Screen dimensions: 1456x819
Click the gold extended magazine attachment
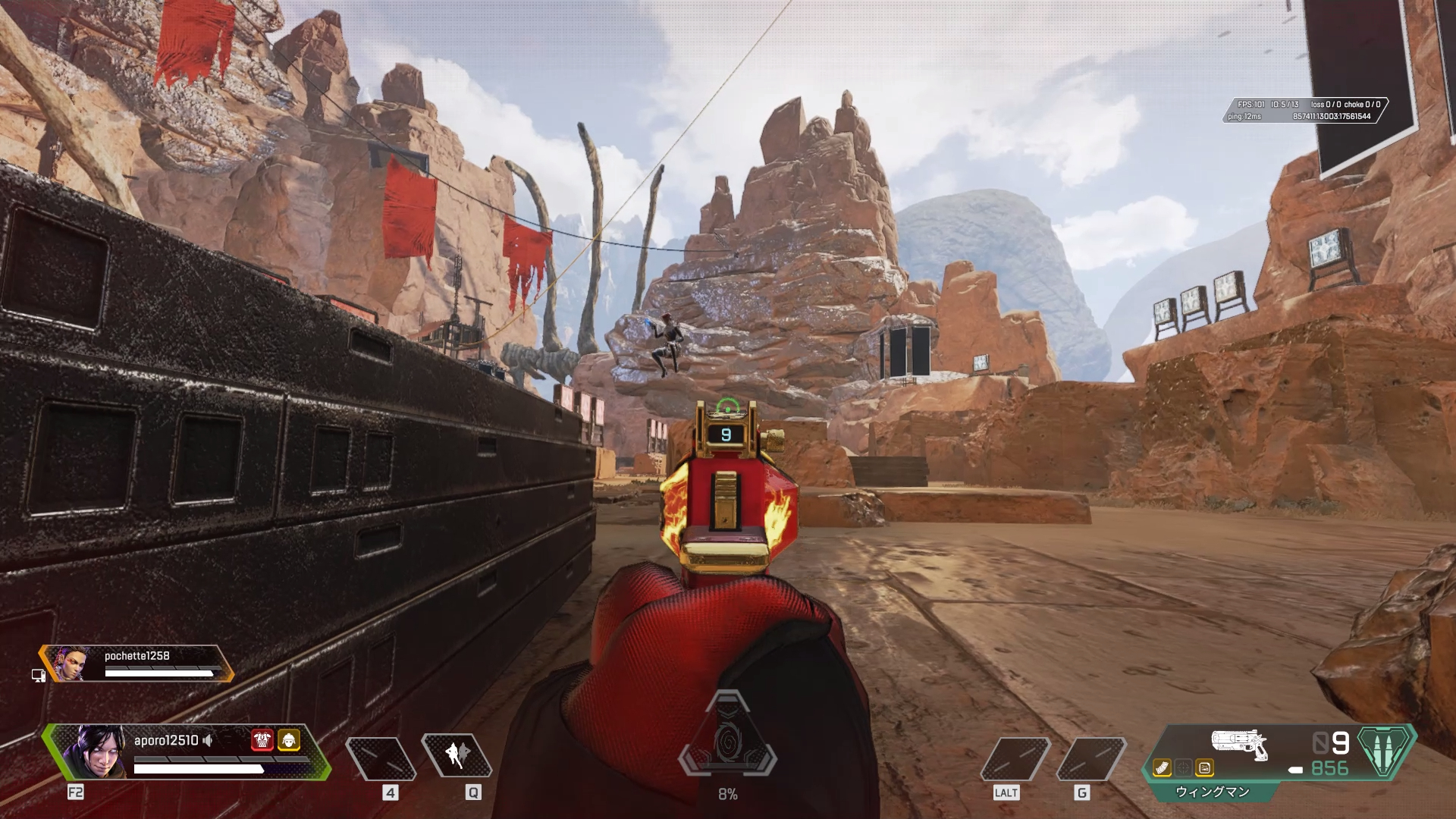1162,769
